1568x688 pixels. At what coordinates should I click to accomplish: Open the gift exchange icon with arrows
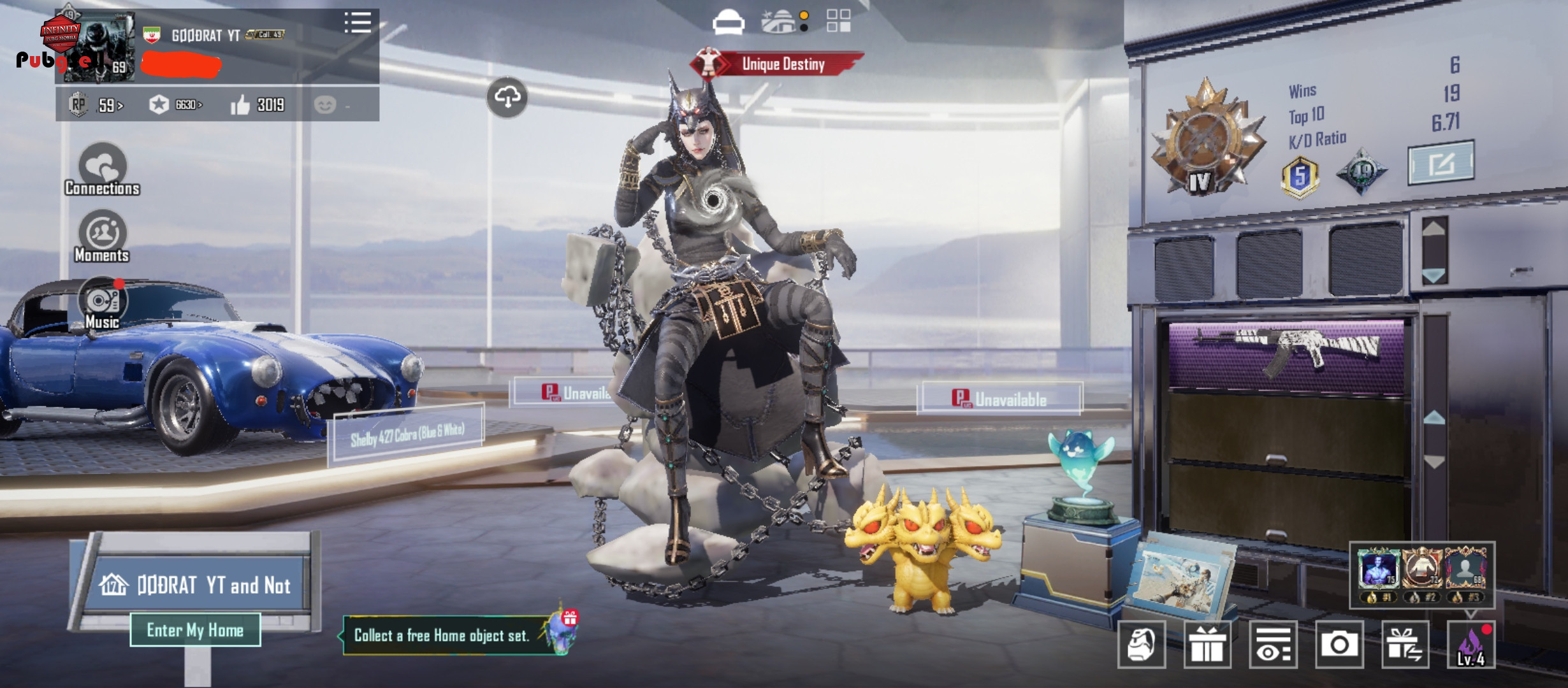pyautogui.click(x=1405, y=645)
